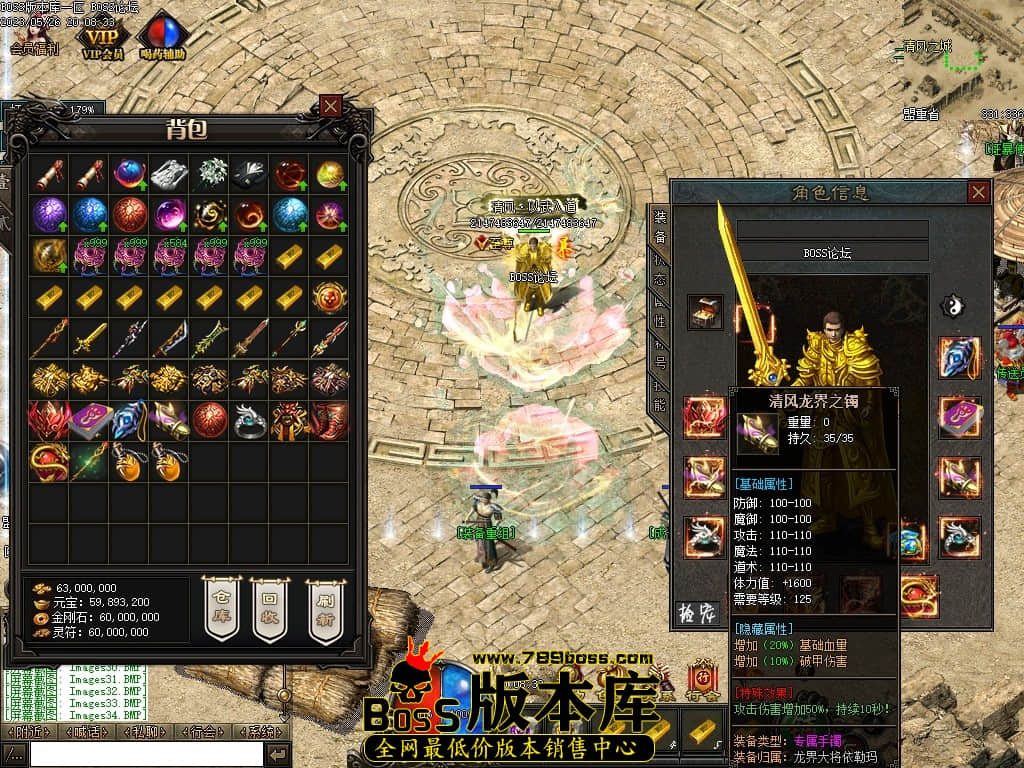Screen dimensions: 1024x768
Task: Open the treasure chest icon in character panel
Action: [x=705, y=311]
